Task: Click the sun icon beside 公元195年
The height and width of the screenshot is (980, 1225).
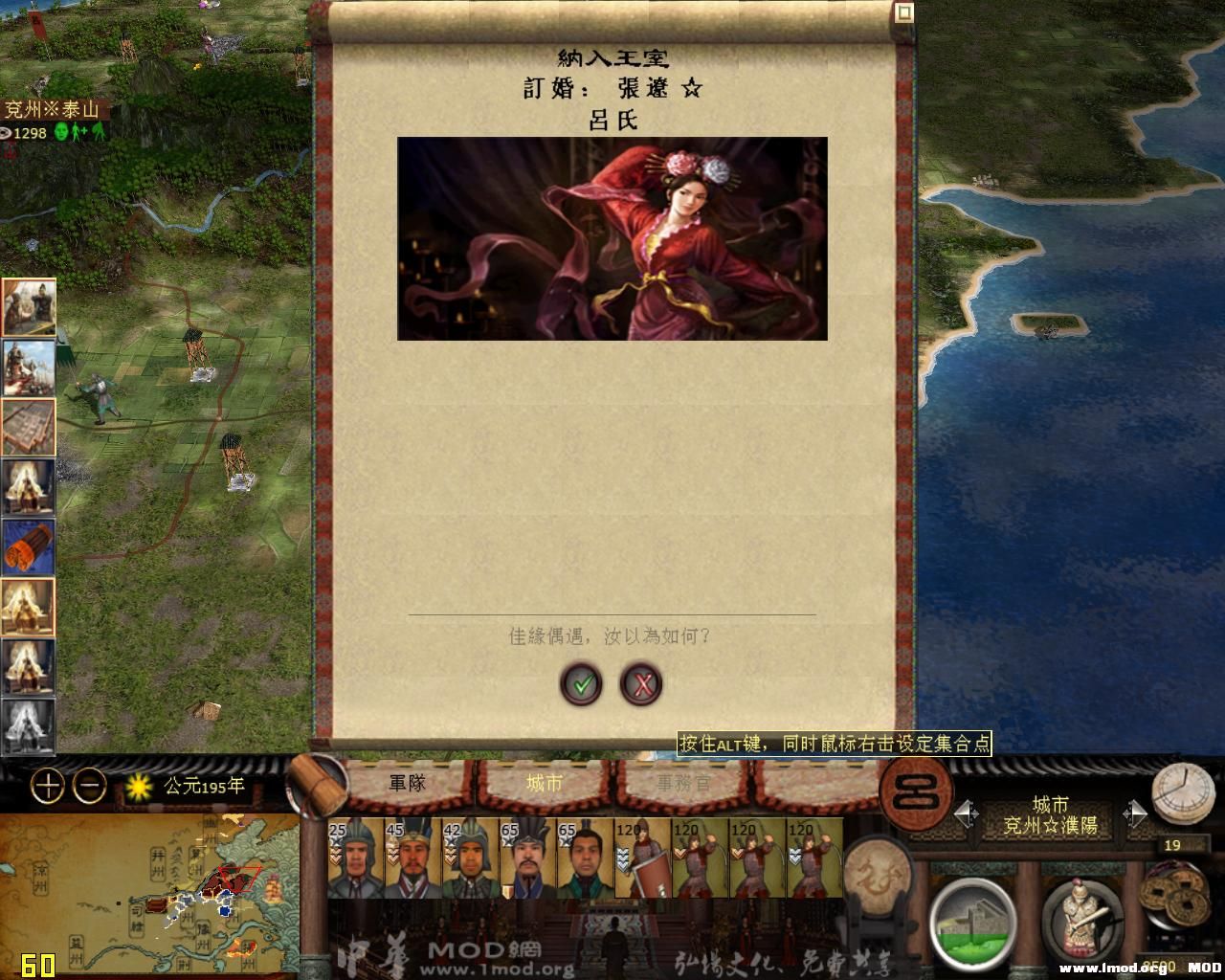Action: pos(140,785)
